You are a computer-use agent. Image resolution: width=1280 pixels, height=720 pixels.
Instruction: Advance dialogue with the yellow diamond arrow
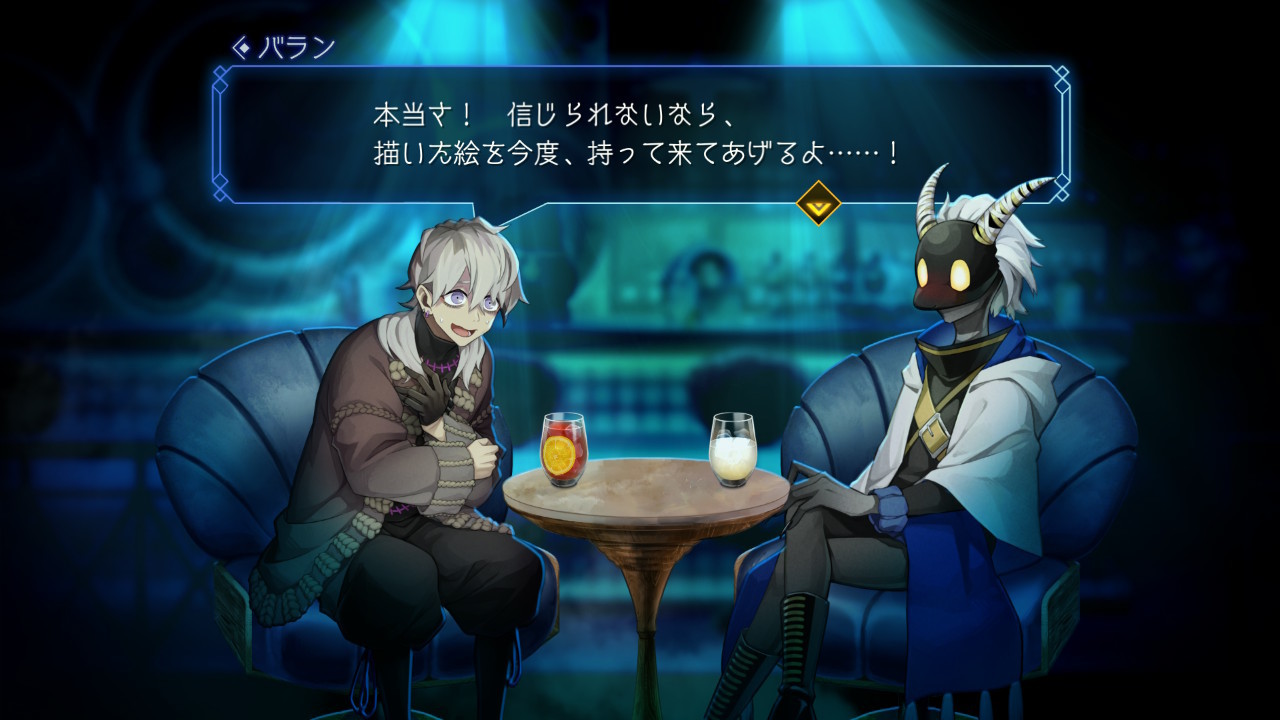tap(818, 203)
